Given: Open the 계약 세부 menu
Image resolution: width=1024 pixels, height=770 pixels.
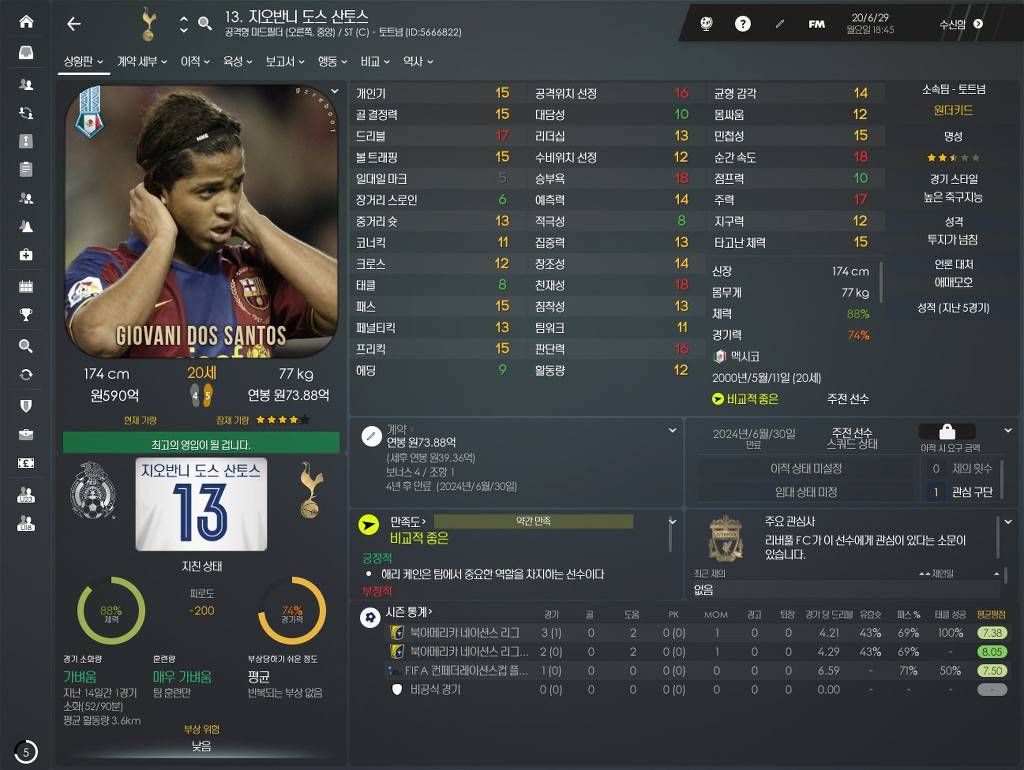Looking at the screenshot, I should (x=141, y=62).
